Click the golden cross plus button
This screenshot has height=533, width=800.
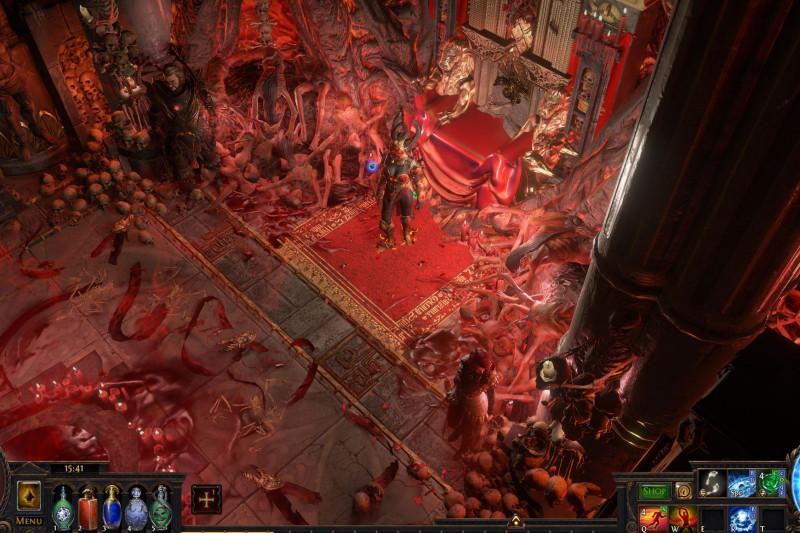[206, 499]
